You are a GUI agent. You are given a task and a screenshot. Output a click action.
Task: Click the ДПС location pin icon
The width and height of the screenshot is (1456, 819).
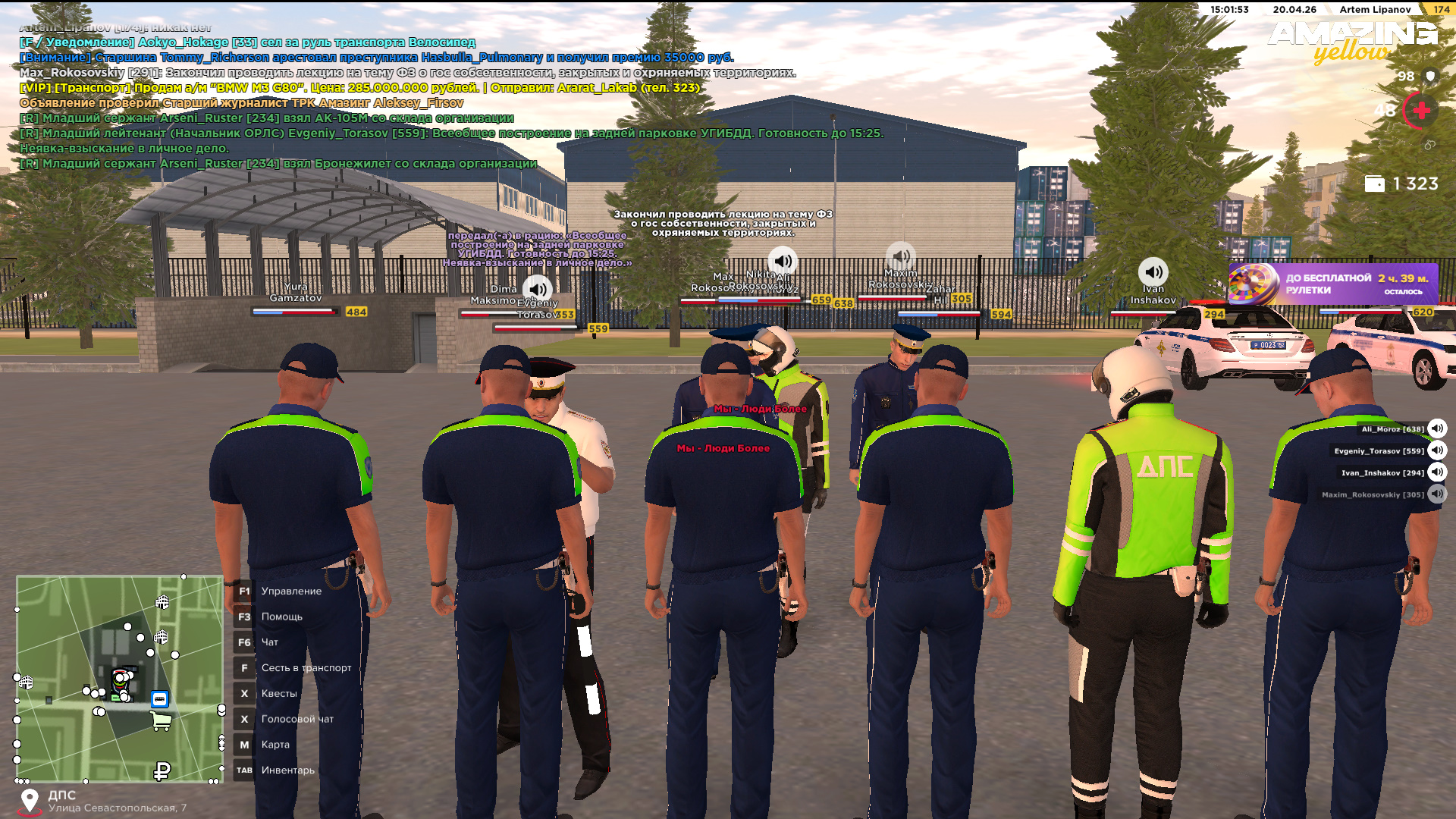(x=30, y=800)
